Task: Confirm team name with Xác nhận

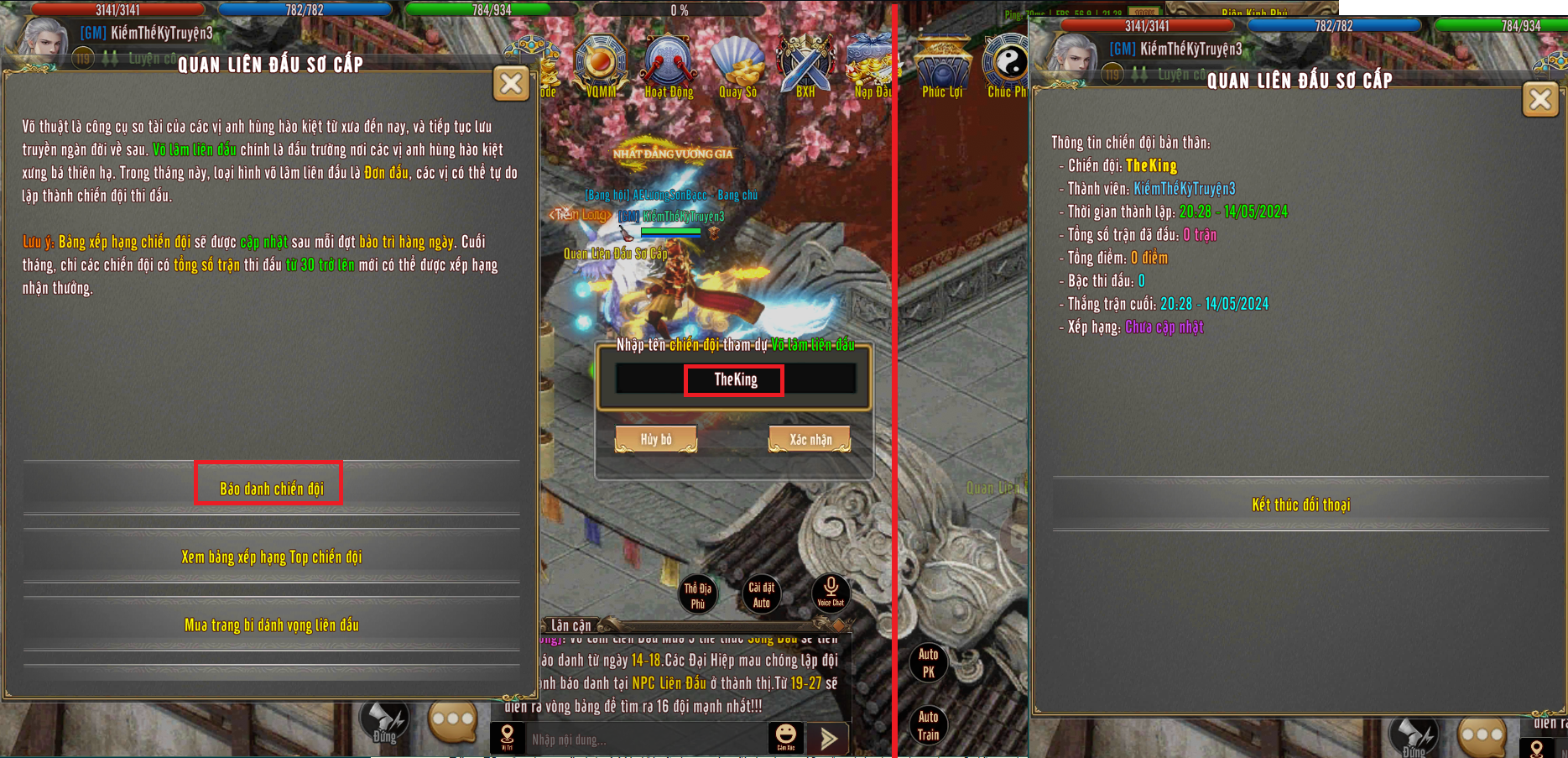Action: click(x=810, y=439)
